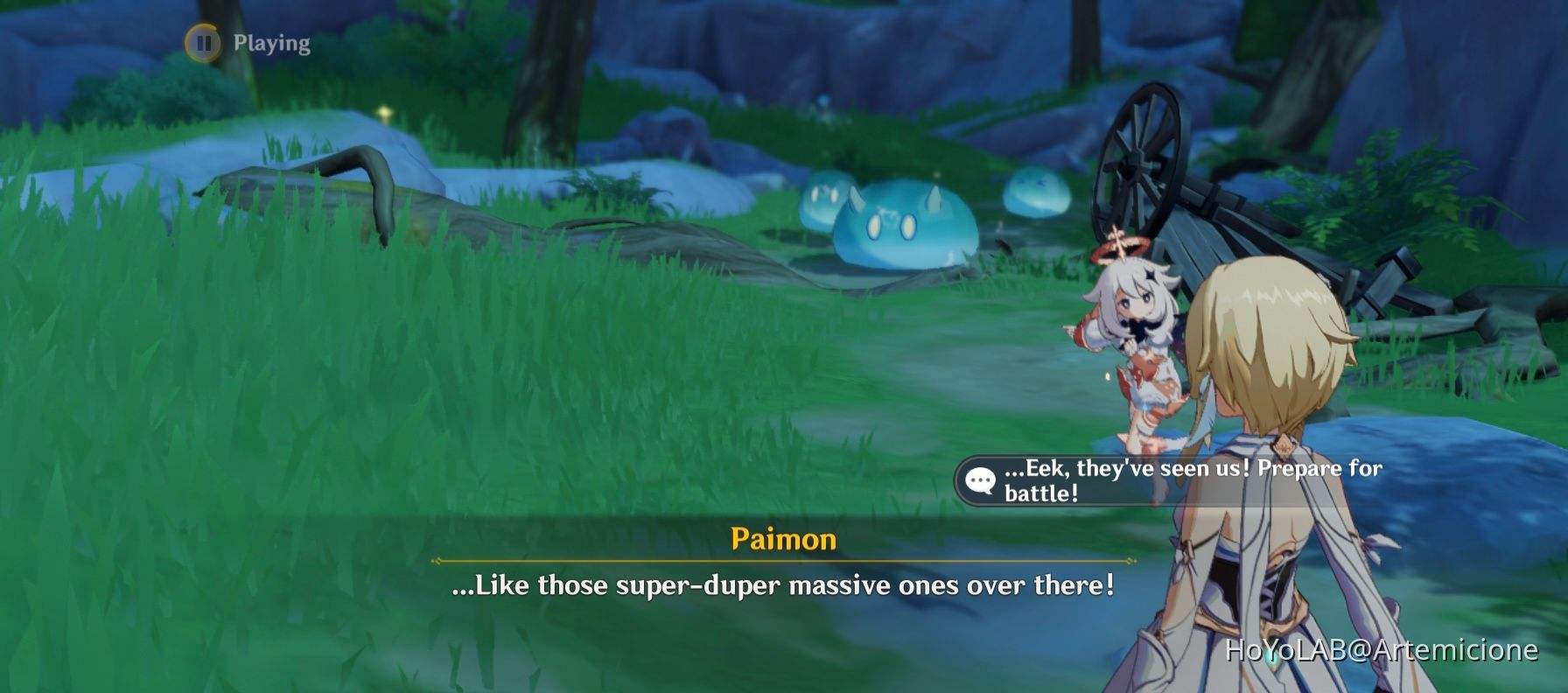This screenshot has width=1568, height=693.
Task: Click the 'Playing' status label
Action: coord(271,41)
